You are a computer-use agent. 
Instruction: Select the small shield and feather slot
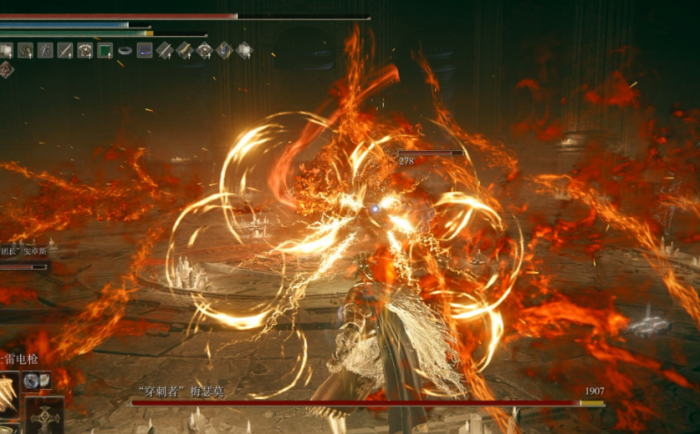click(40, 381)
